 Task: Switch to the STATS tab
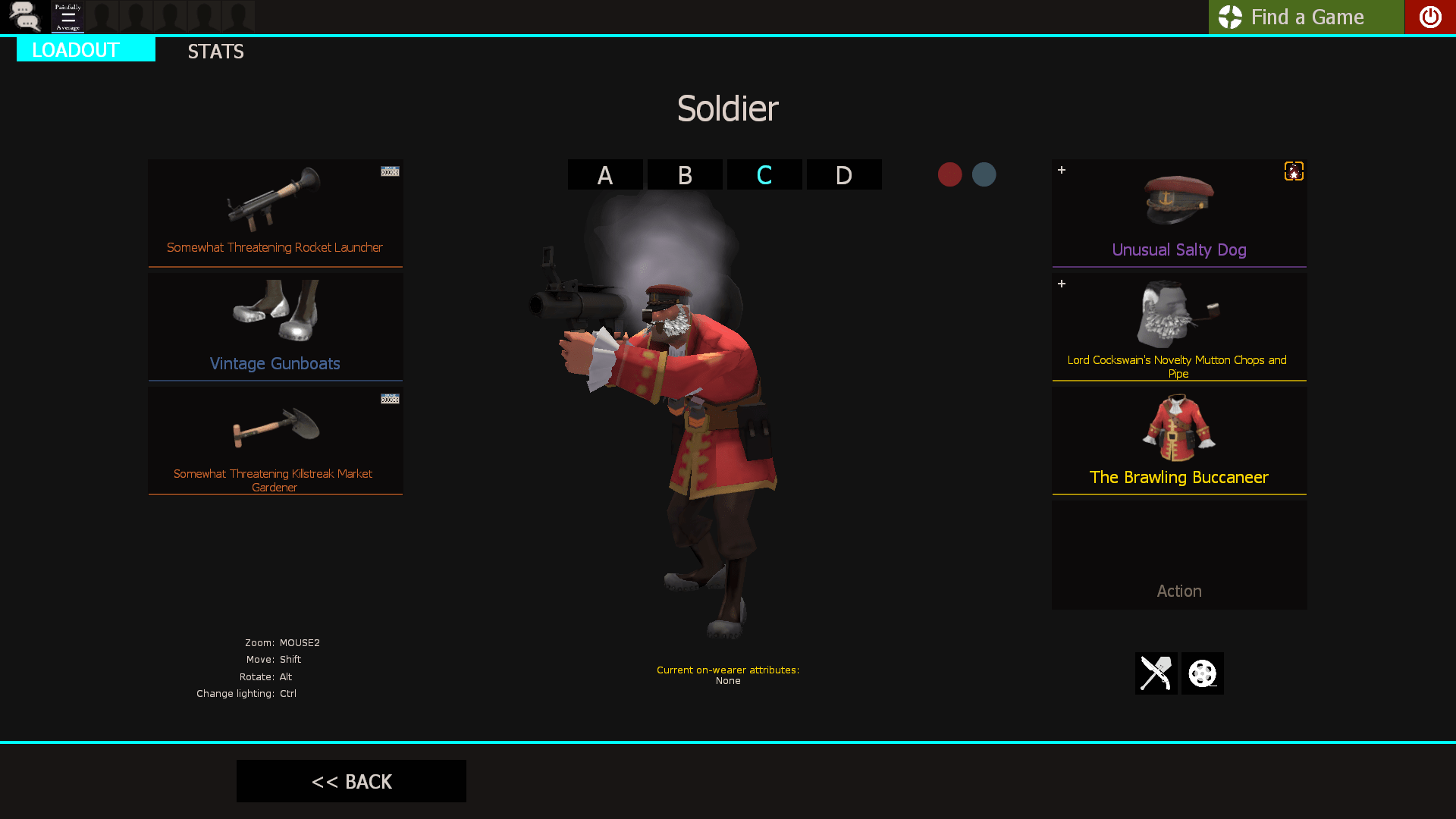[x=215, y=52]
